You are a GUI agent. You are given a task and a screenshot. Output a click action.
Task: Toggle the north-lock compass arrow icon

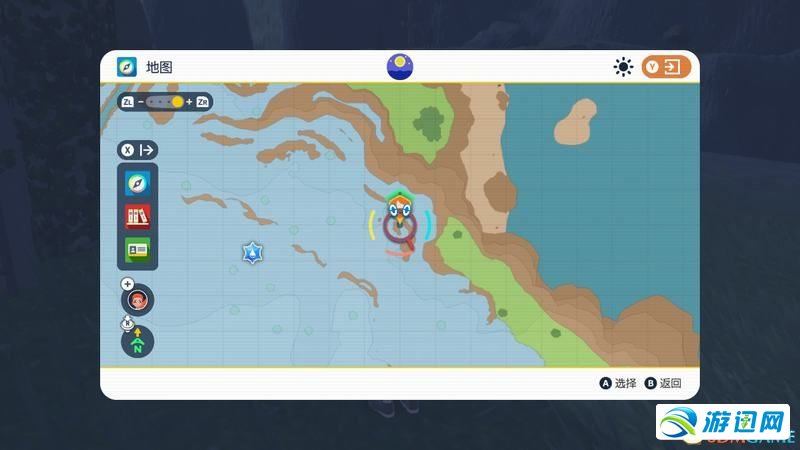coord(137,342)
